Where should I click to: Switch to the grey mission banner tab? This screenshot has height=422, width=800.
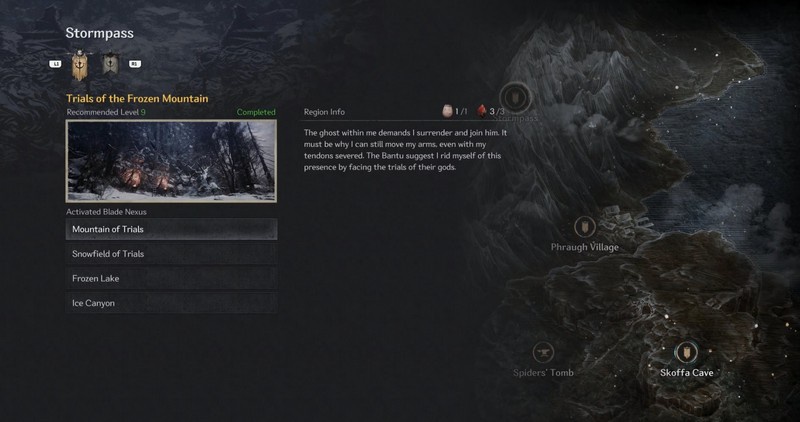coord(111,65)
